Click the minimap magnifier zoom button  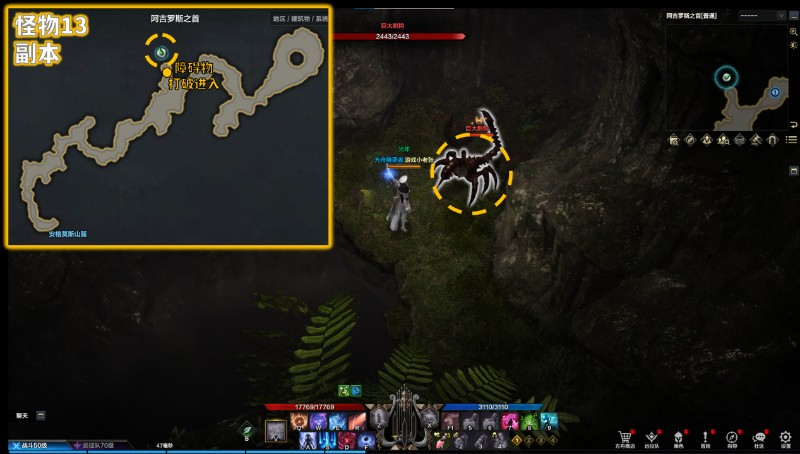(x=792, y=32)
